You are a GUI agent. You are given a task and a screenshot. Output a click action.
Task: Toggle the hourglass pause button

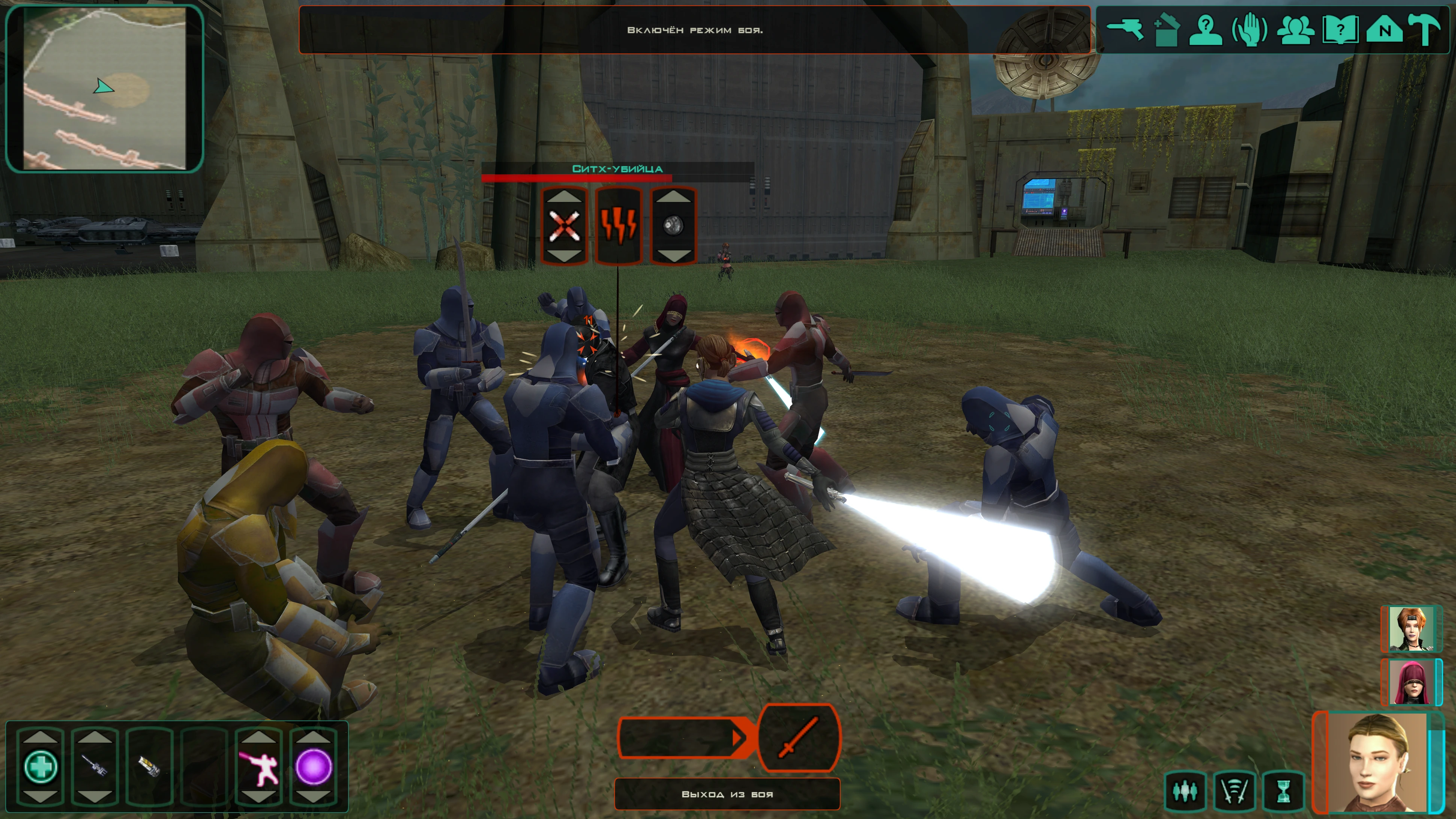[1284, 791]
